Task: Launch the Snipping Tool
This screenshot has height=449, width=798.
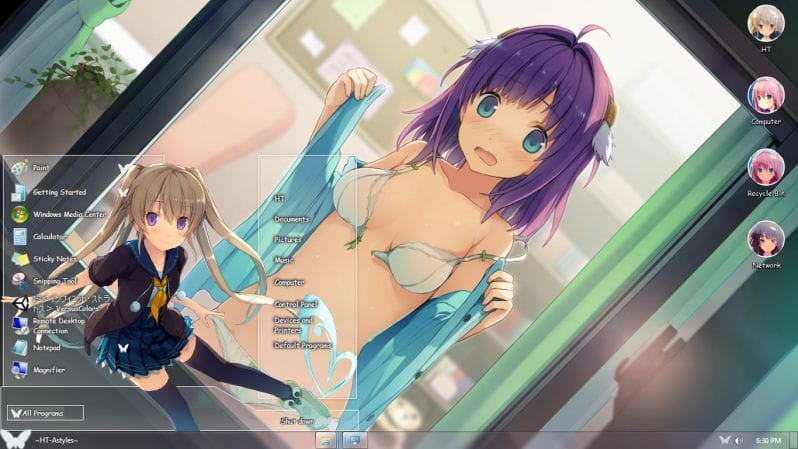Action: (54, 282)
